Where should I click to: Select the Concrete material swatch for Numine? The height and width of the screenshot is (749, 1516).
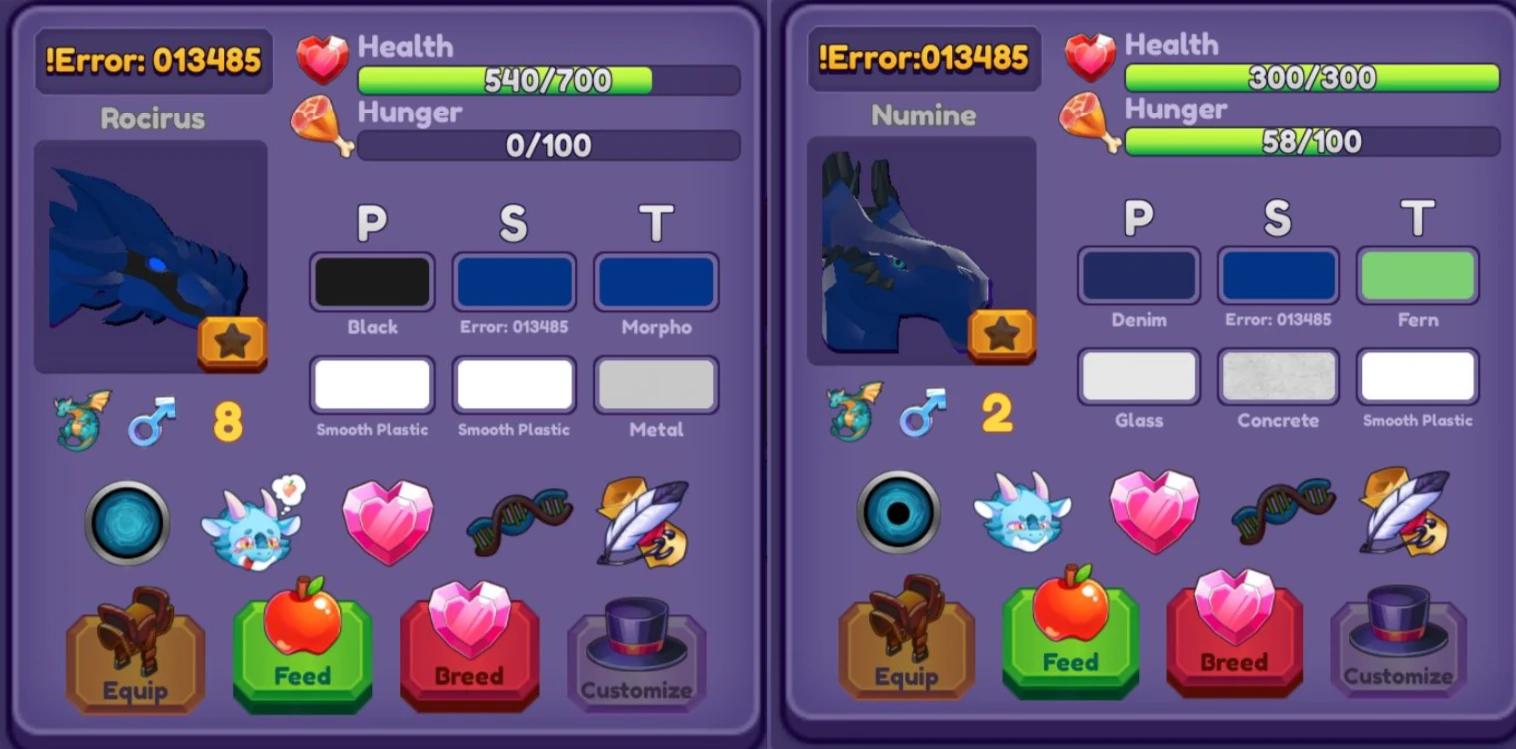[x=1278, y=377]
